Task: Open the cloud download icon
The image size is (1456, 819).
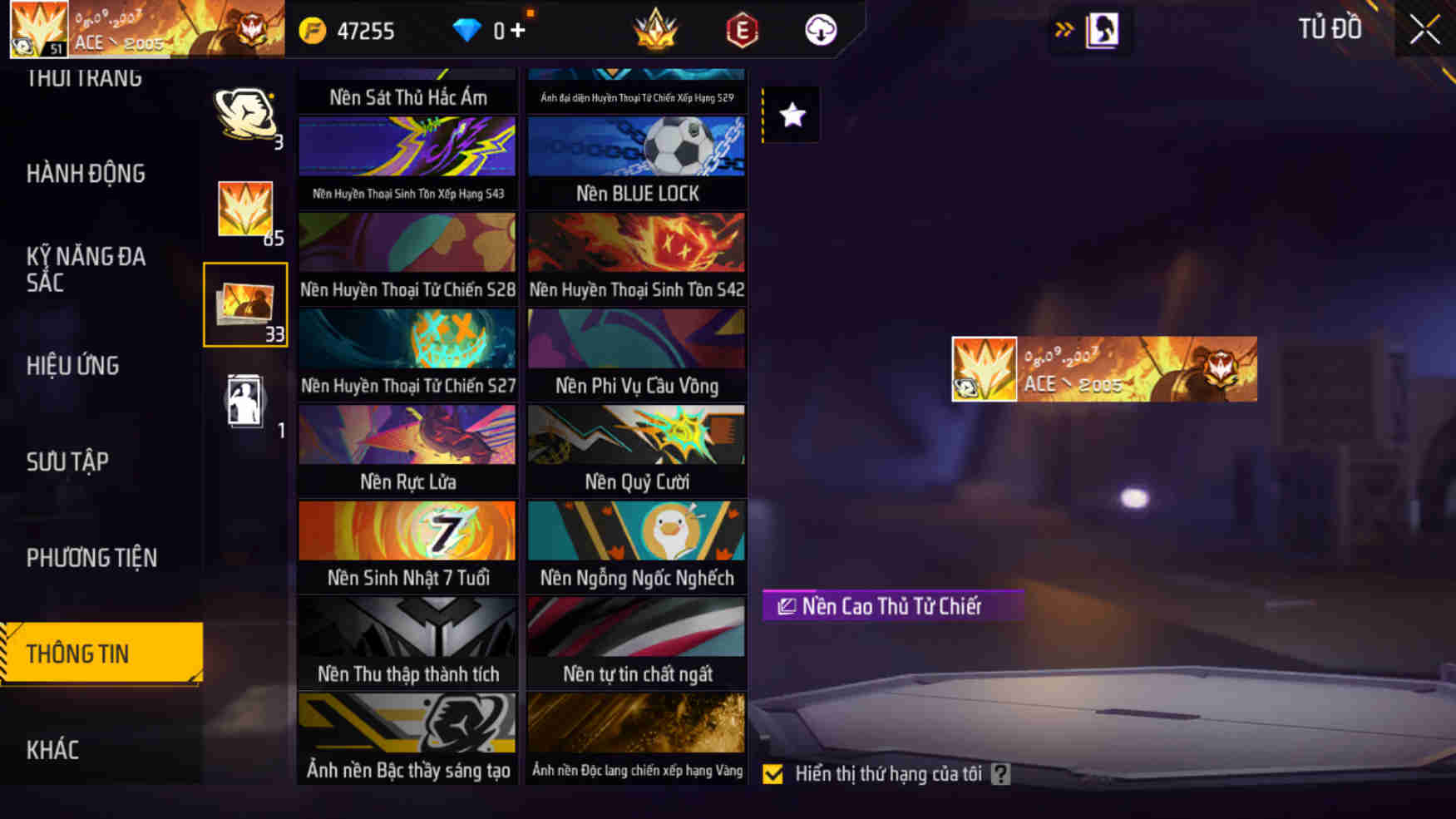Action: 818,31
